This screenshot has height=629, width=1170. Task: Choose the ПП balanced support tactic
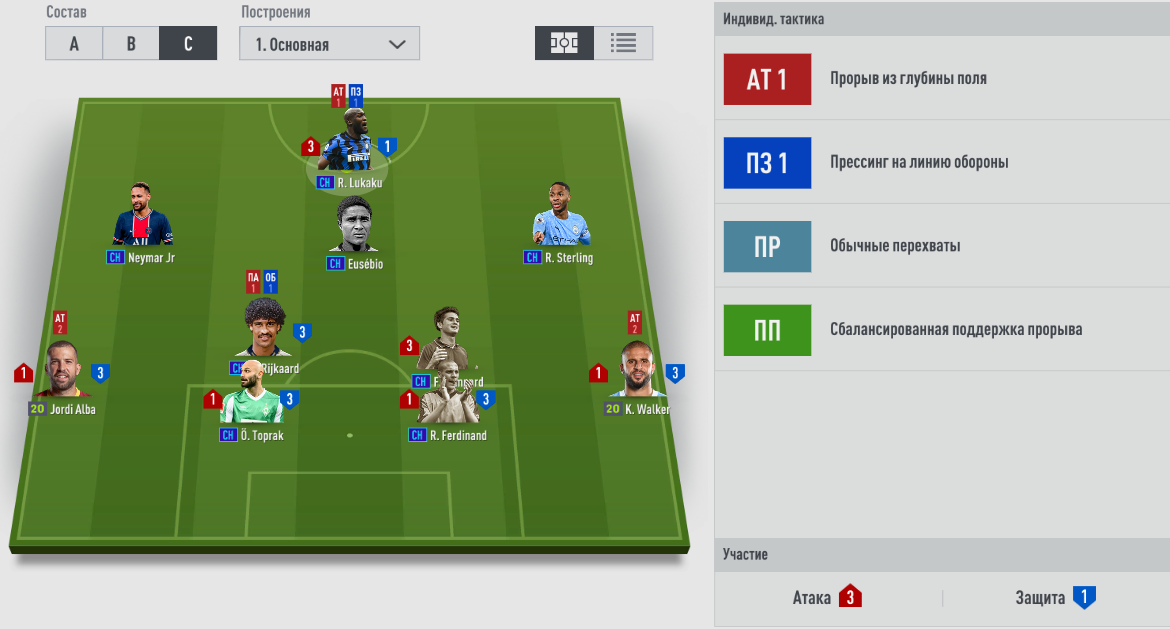767,330
